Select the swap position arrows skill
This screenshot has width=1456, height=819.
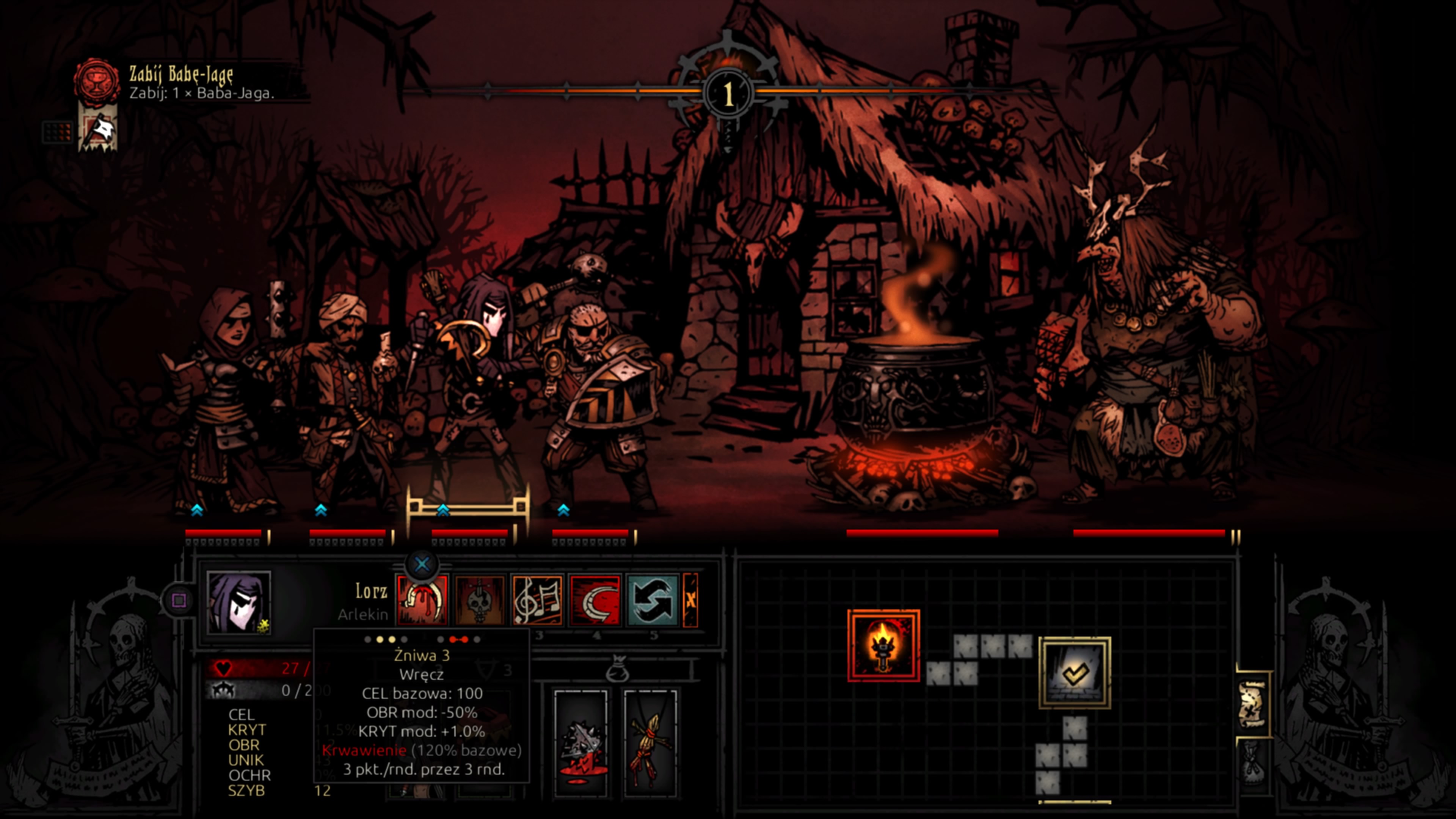click(652, 600)
